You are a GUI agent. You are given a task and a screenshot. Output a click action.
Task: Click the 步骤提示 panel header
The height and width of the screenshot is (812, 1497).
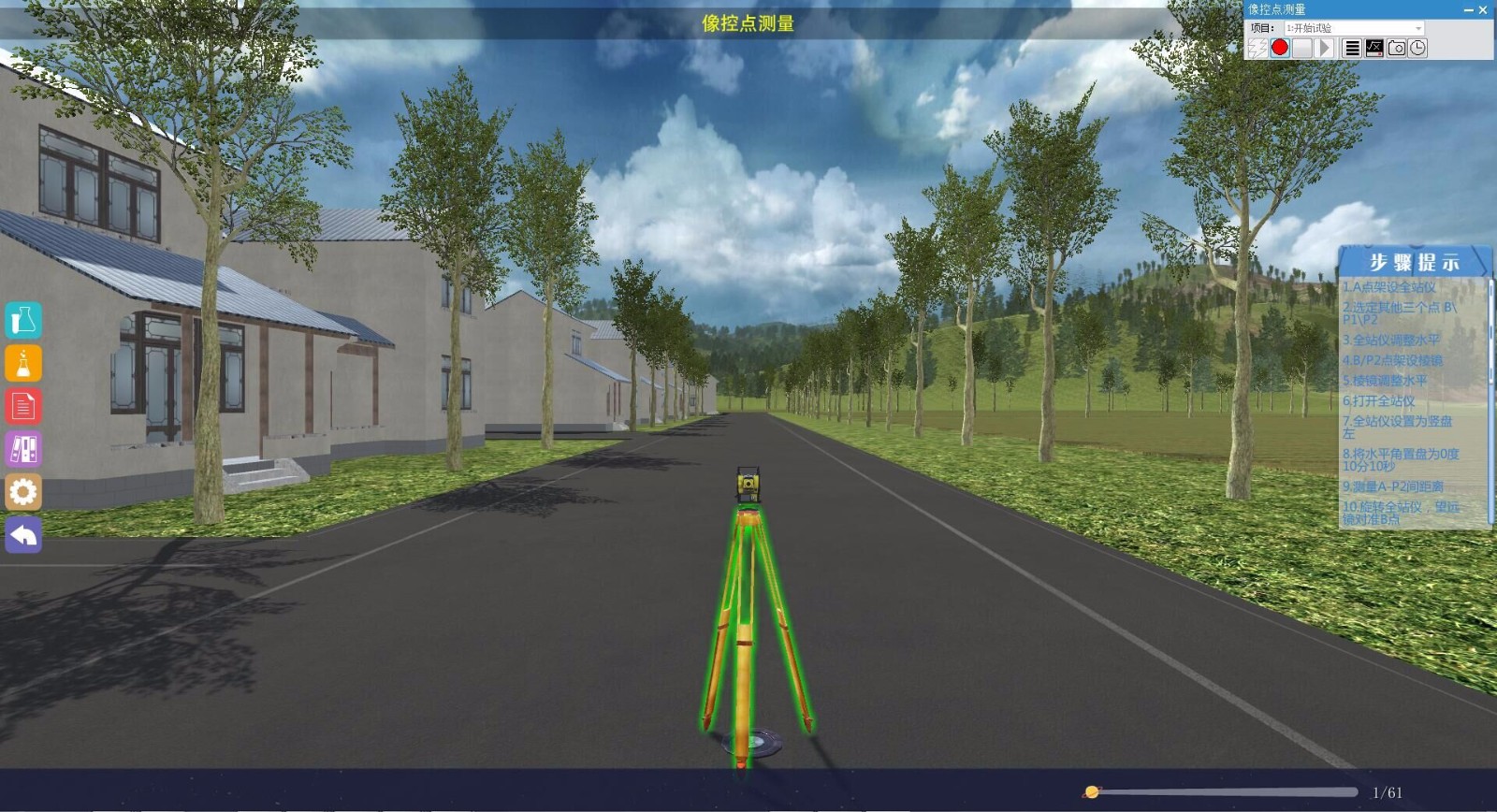[x=1413, y=262]
